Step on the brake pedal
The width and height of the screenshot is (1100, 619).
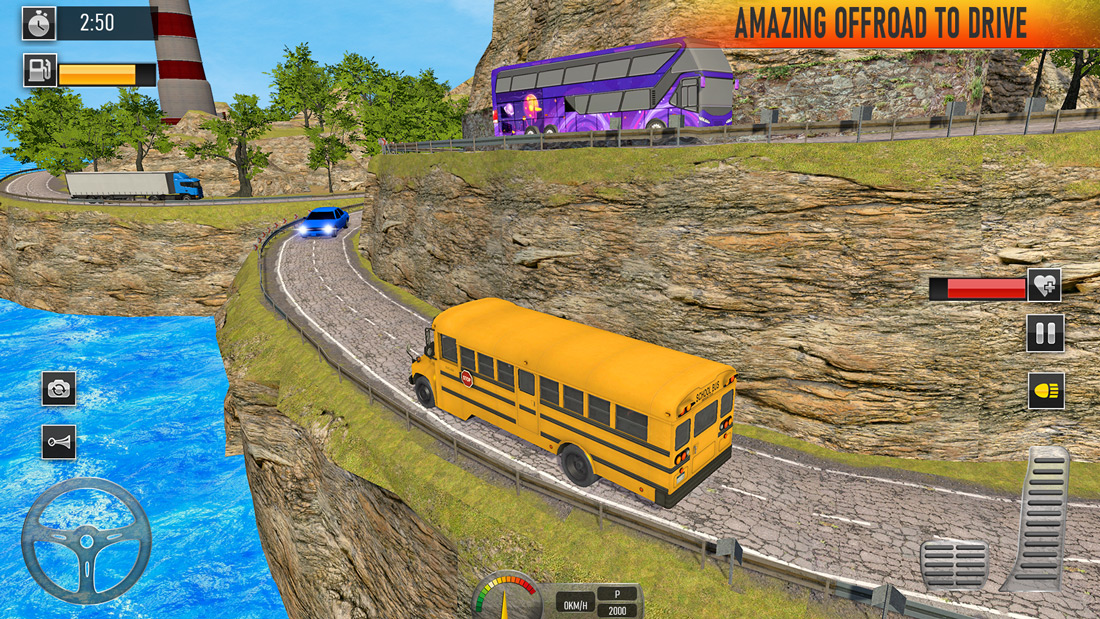pos(954,564)
